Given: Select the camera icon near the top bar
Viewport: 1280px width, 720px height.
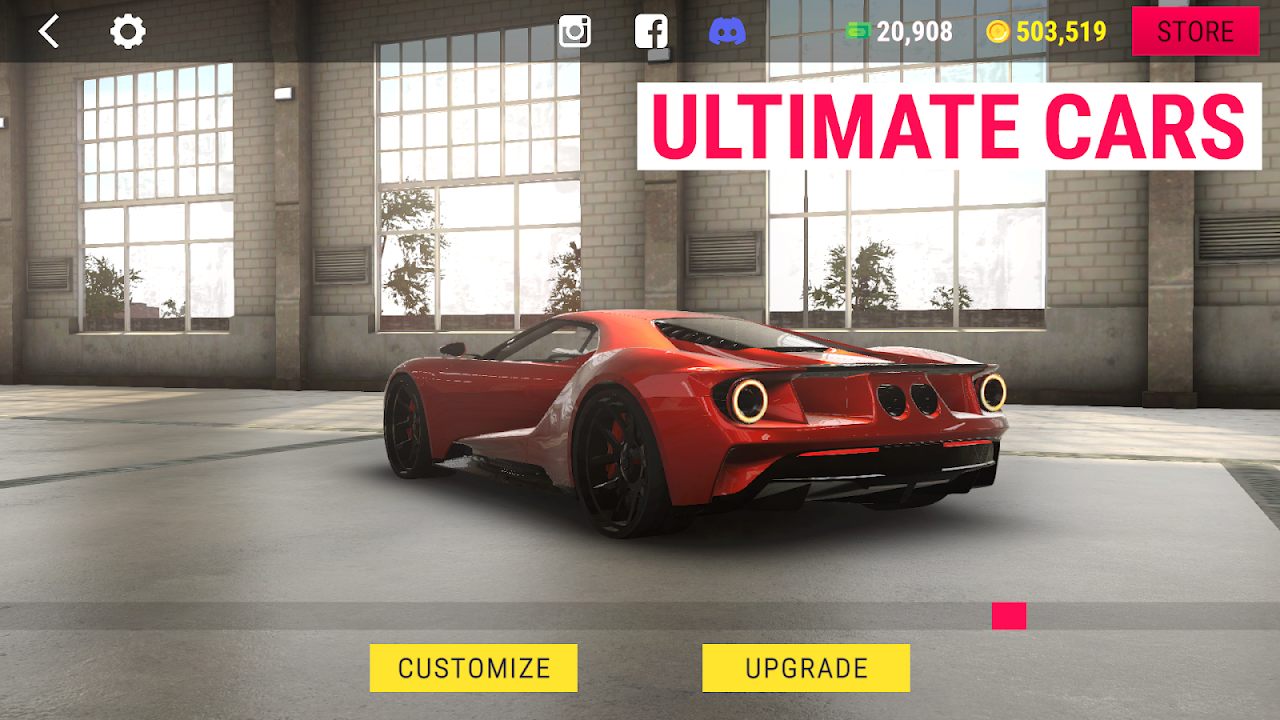Looking at the screenshot, I should click(573, 31).
